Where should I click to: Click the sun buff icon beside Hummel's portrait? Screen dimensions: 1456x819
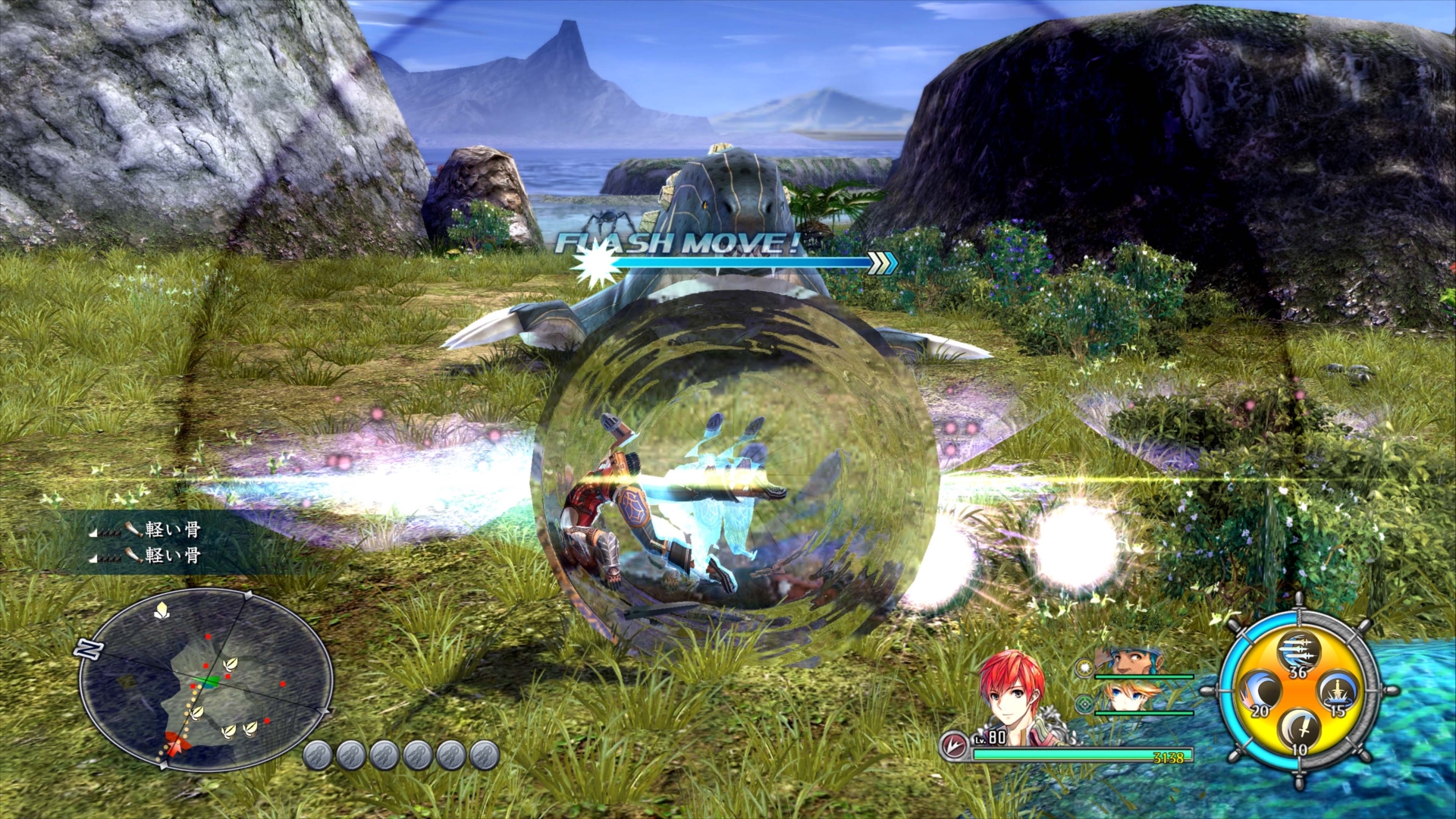[1084, 668]
